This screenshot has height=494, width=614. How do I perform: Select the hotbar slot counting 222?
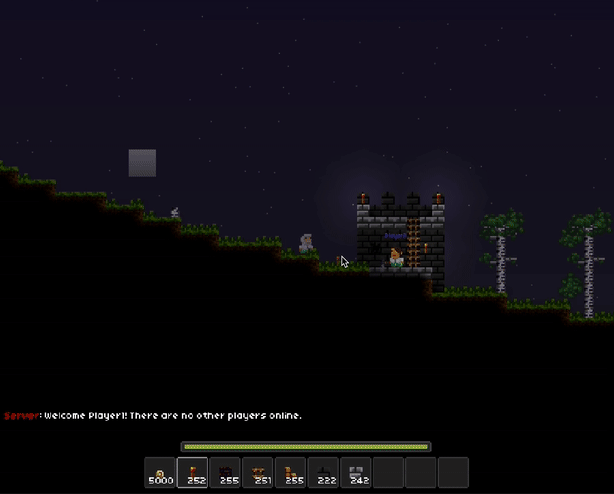click(323, 472)
